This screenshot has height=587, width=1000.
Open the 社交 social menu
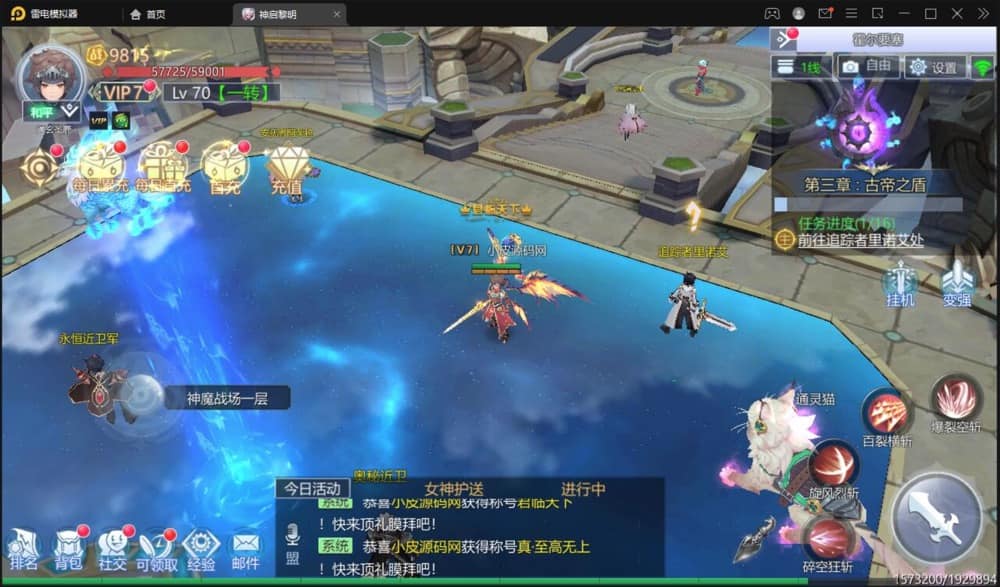pyautogui.click(x=113, y=549)
